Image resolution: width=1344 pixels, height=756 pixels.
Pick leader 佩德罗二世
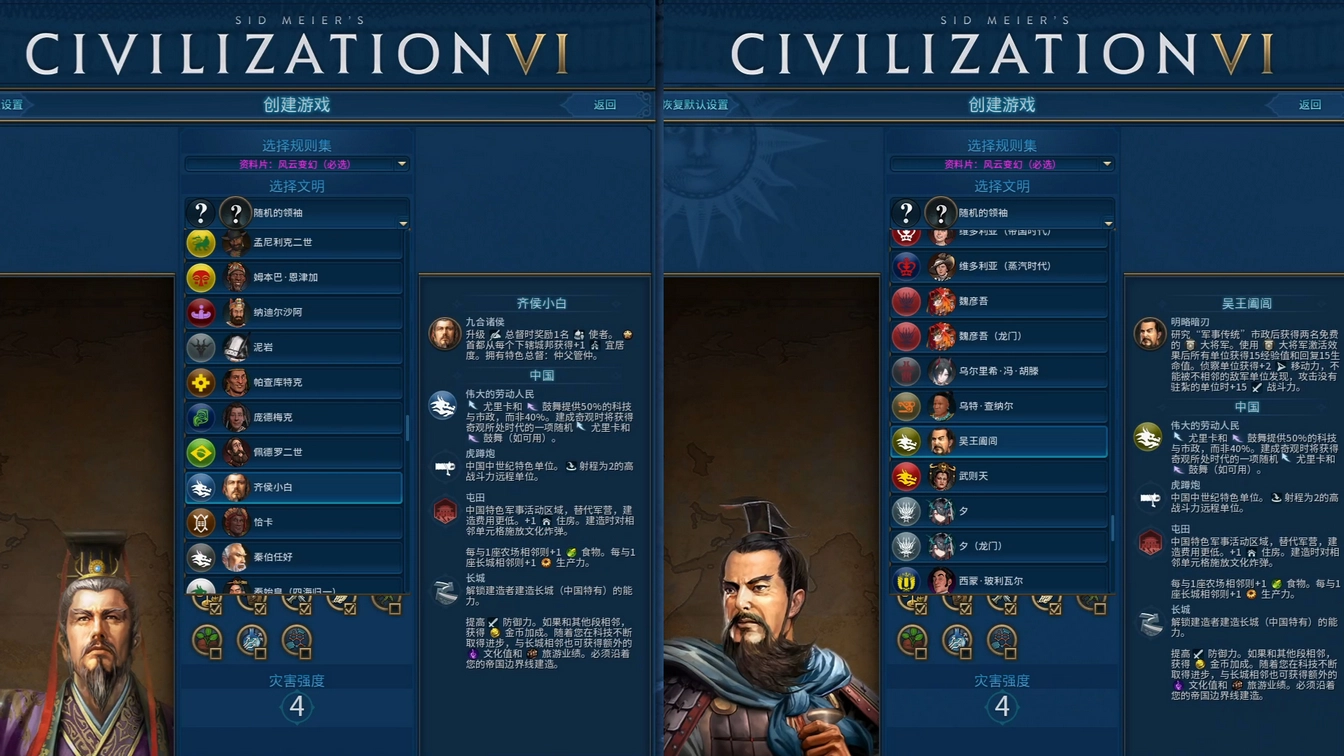point(294,452)
